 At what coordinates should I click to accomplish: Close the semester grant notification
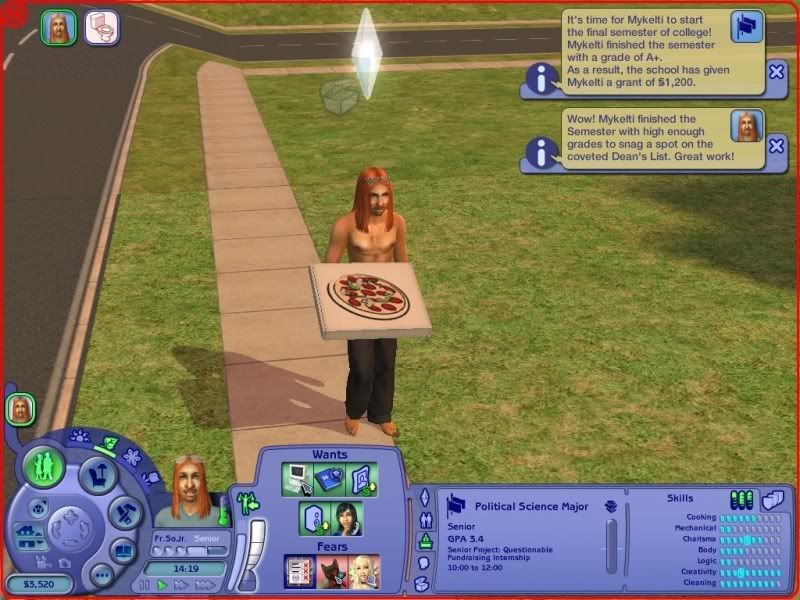click(x=776, y=71)
